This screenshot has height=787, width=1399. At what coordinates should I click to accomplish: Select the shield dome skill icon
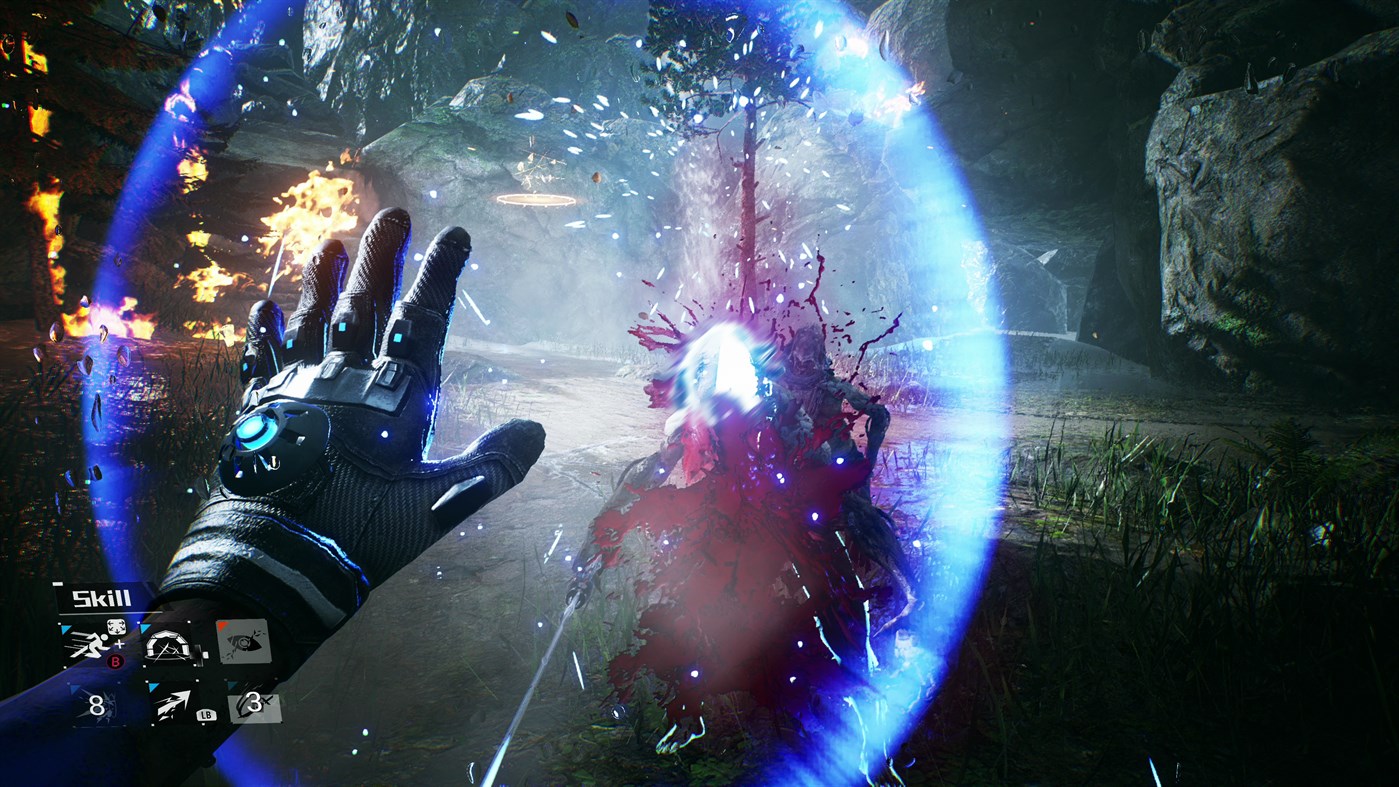click(168, 646)
